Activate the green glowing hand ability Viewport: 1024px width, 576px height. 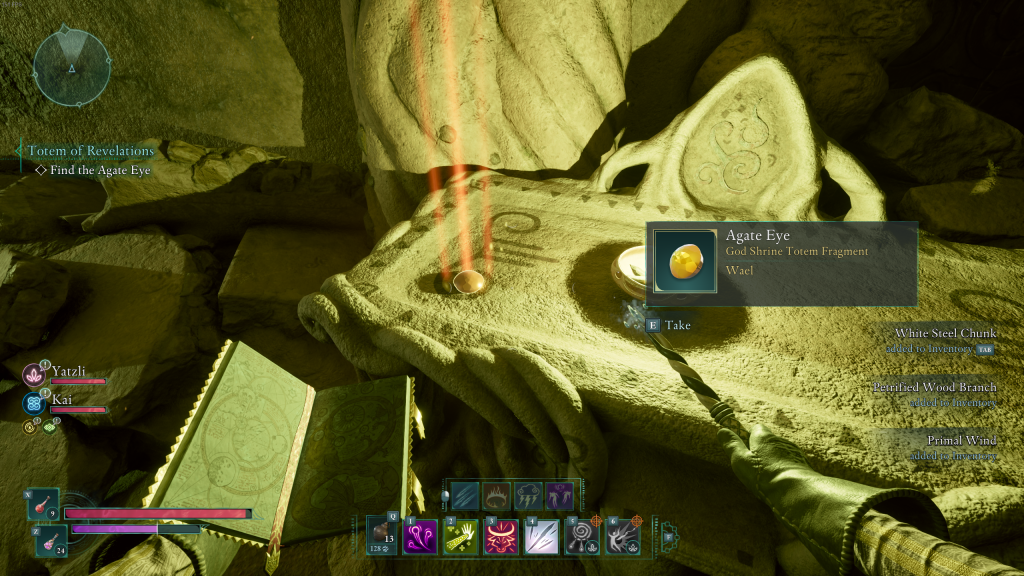pos(459,536)
